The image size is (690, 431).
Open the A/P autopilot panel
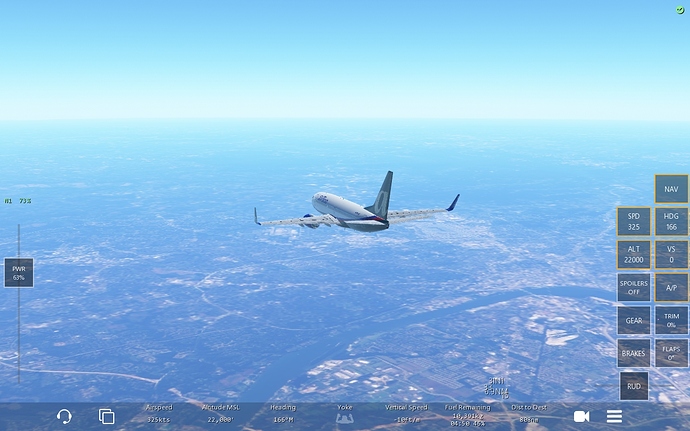(x=671, y=287)
